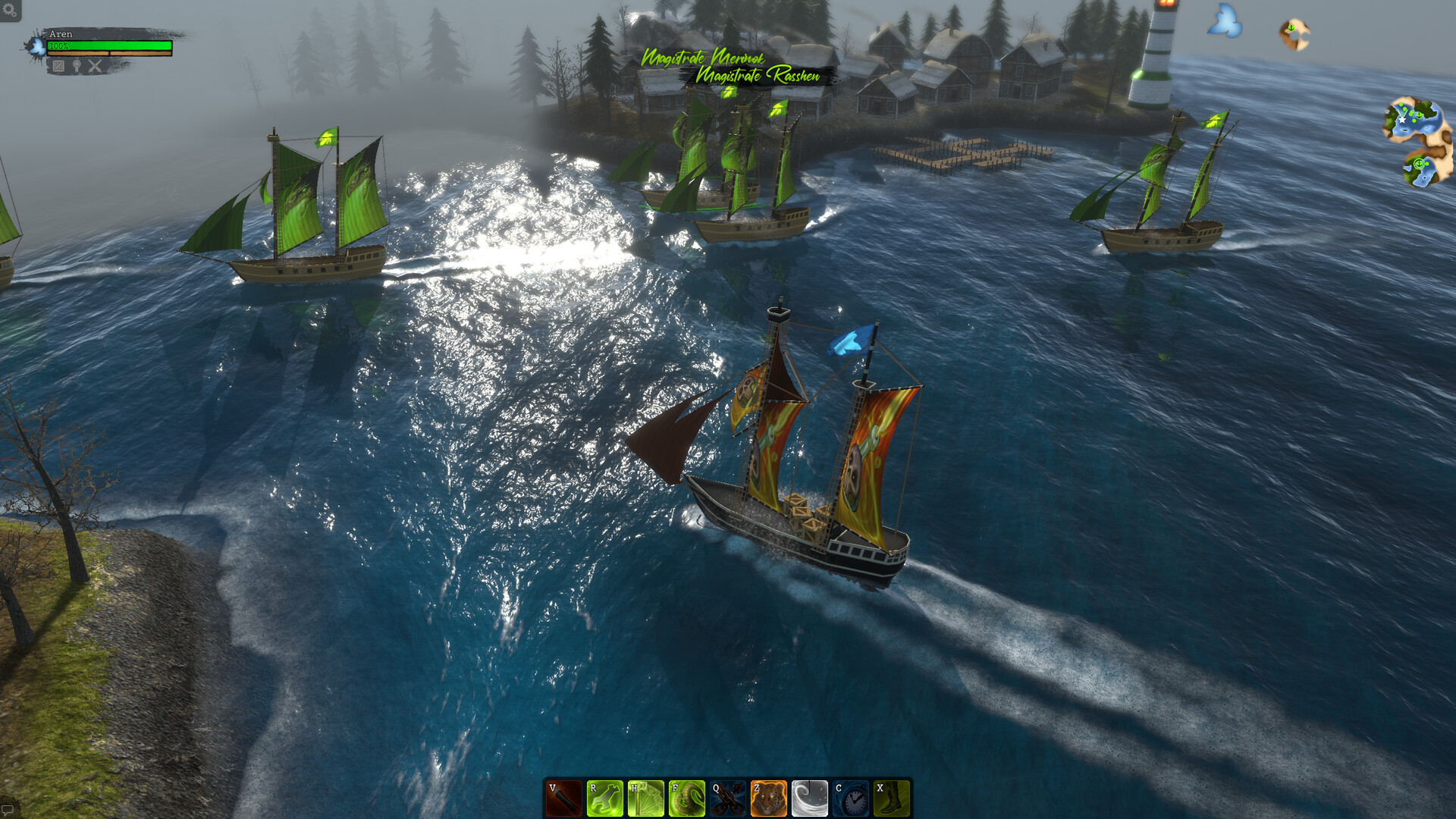1456x819 pixels.
Task: Open the chat bubble icon
Action: [x=8, y=809]
